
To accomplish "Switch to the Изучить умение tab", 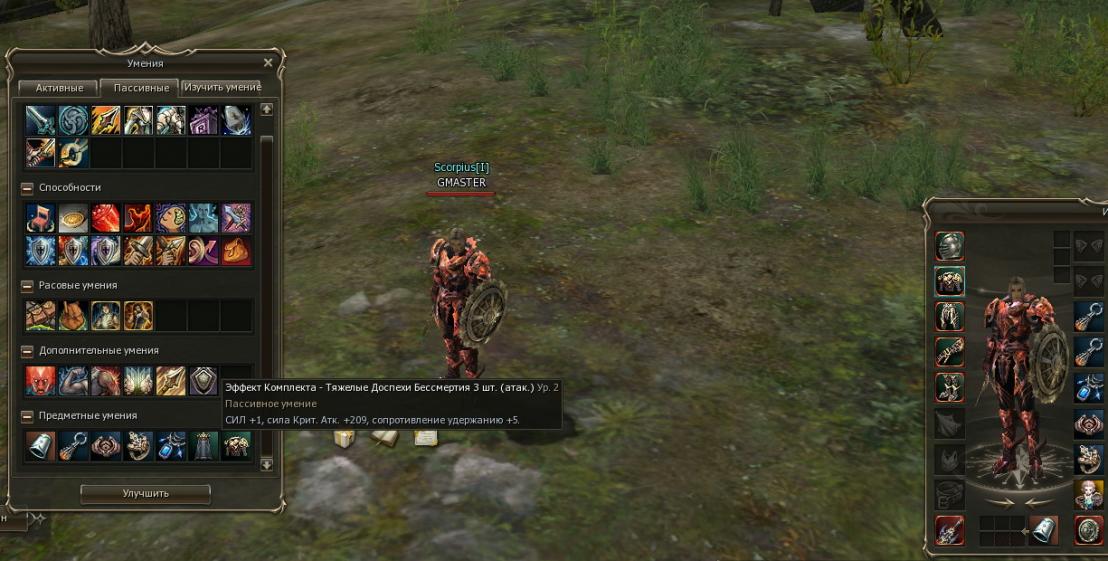I will tap(221, 88).
